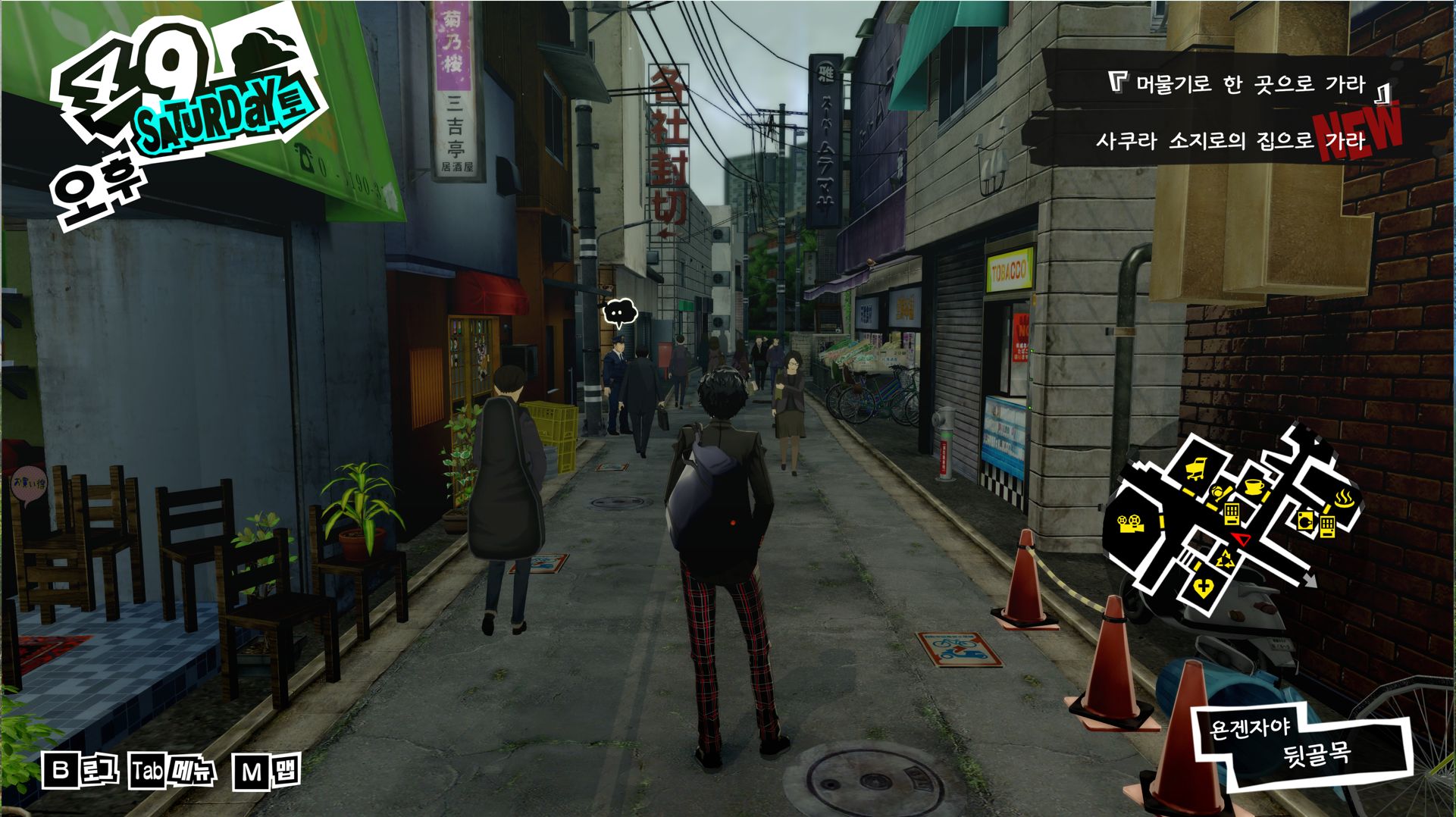Click the washing machine laundromat marker
This screenshot has width=1456, height=817.
pos(1305,520)
